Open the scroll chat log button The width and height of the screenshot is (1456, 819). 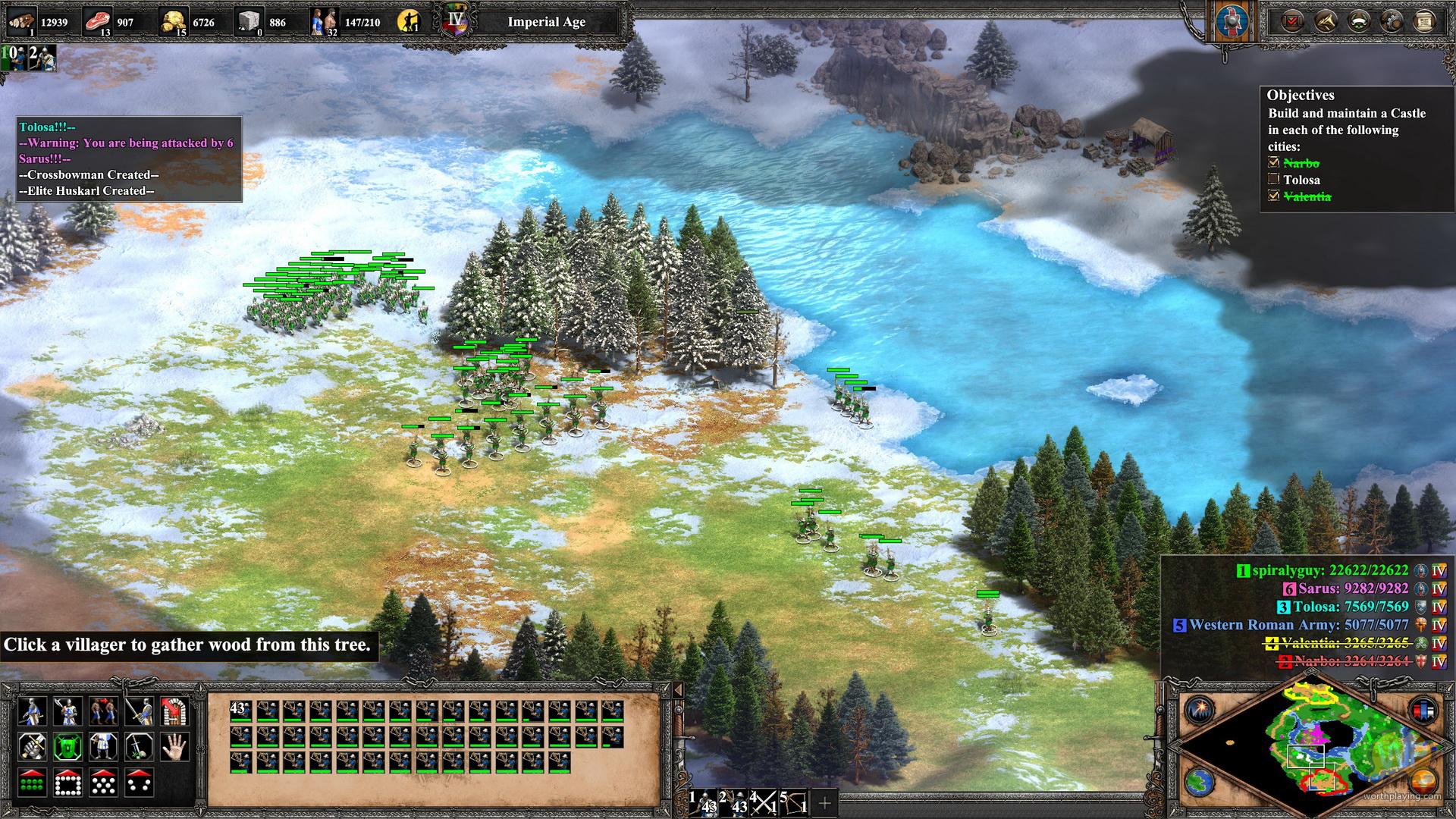click(1424, 21)
